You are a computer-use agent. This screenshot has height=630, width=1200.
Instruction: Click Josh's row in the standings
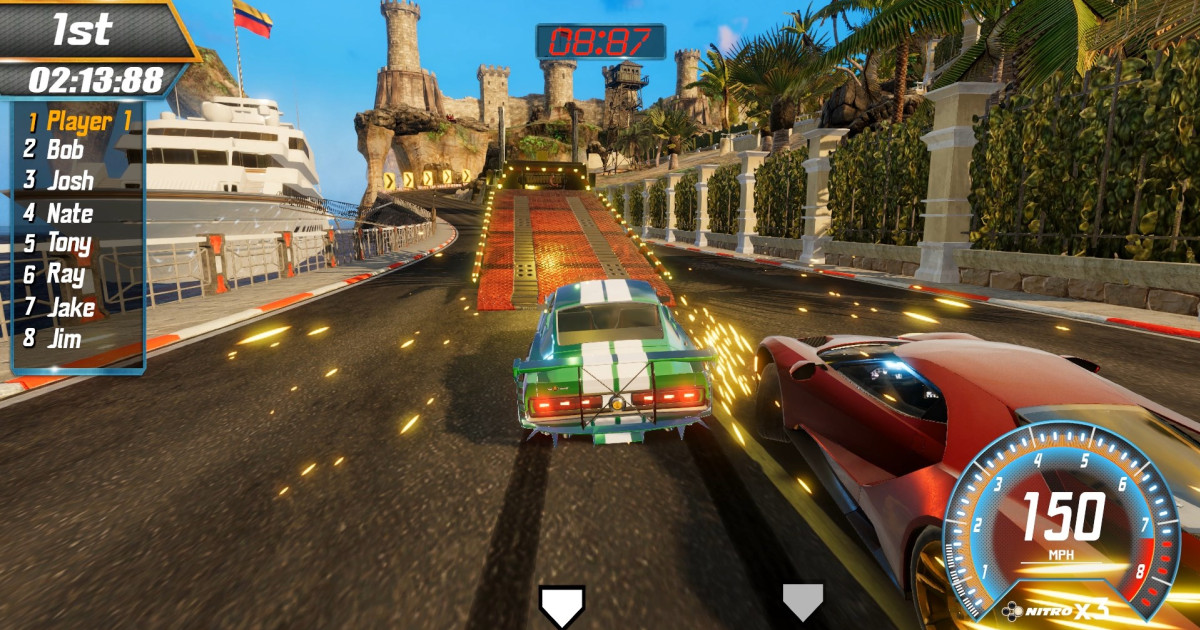(x=70, y=181)
